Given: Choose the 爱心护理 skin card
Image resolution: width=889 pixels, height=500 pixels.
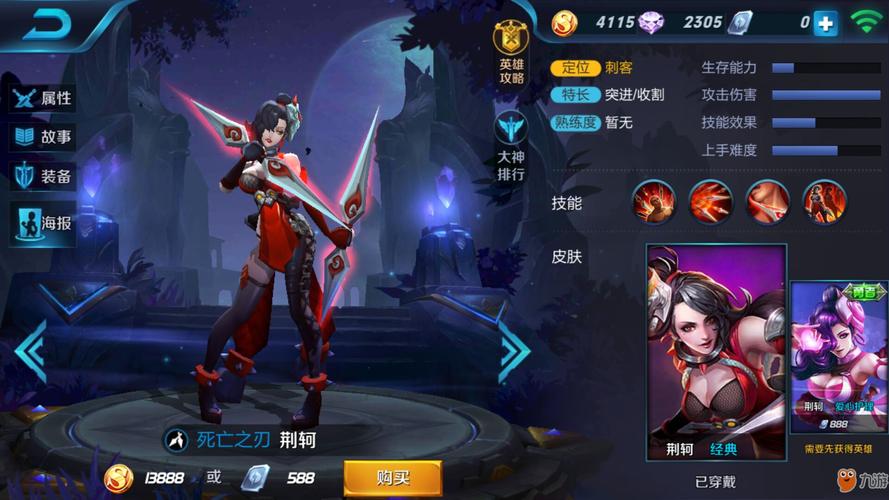Looking at the screenshot, I should click(839, 360).
